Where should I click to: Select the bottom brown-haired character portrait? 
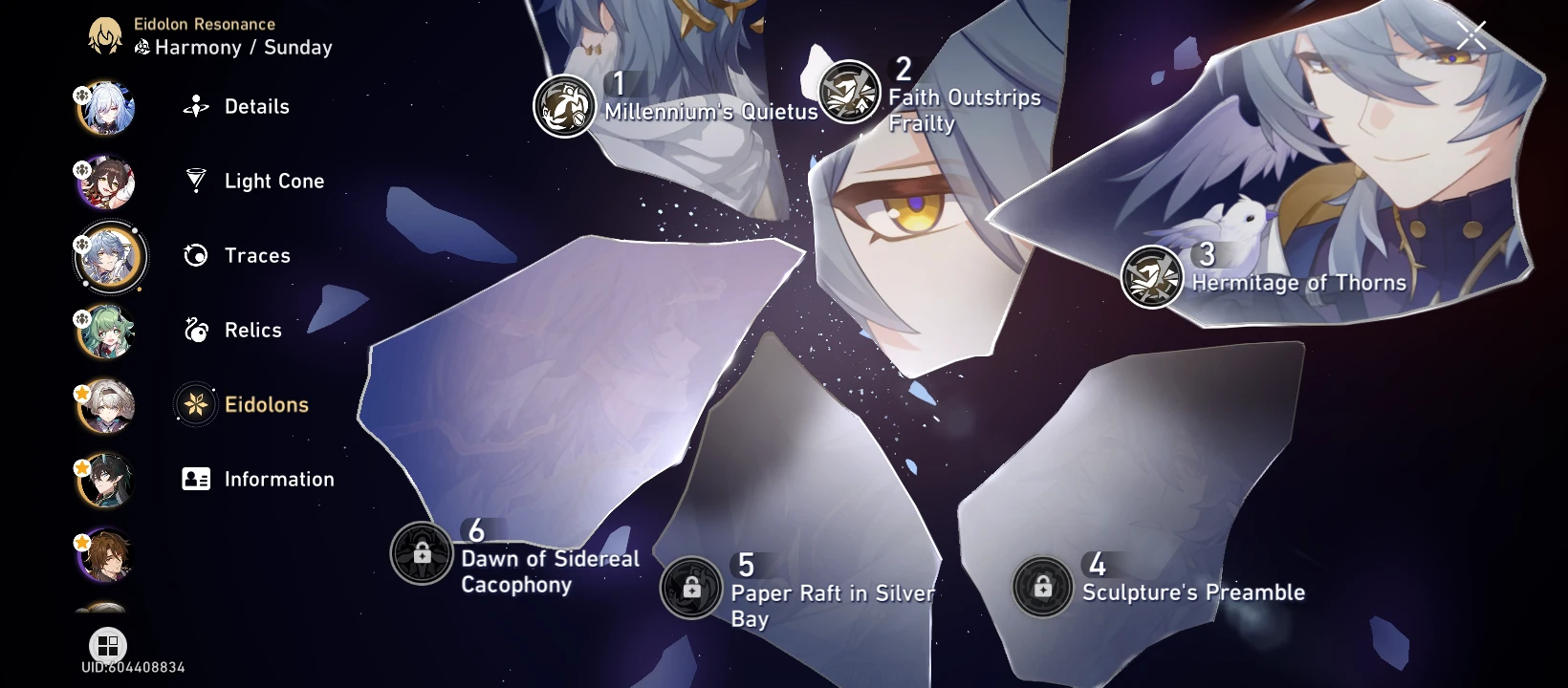click(105, 554)
